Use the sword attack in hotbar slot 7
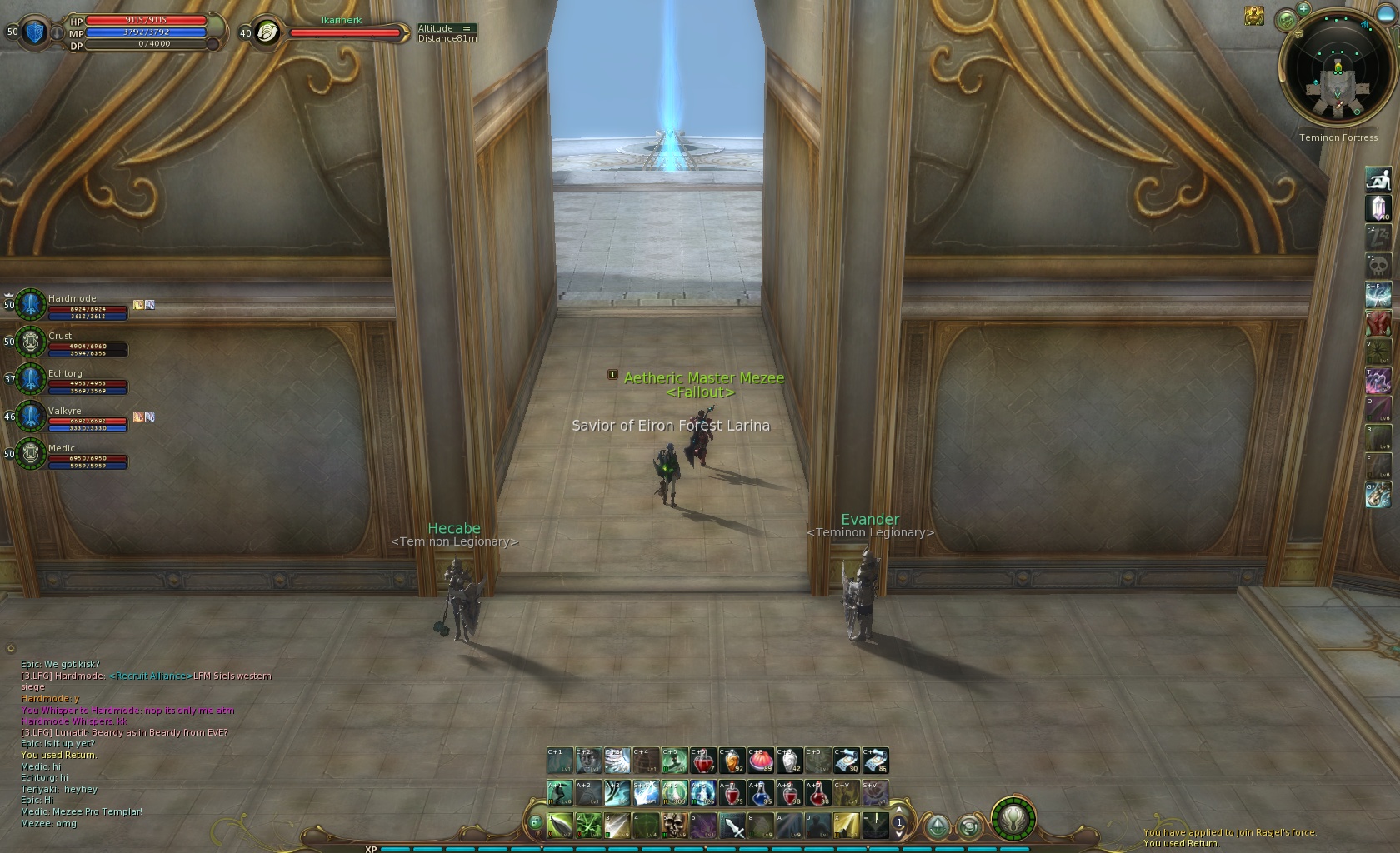Image resolution: width=1400 pixels, height=853 pixels. [x=732, y=826]
